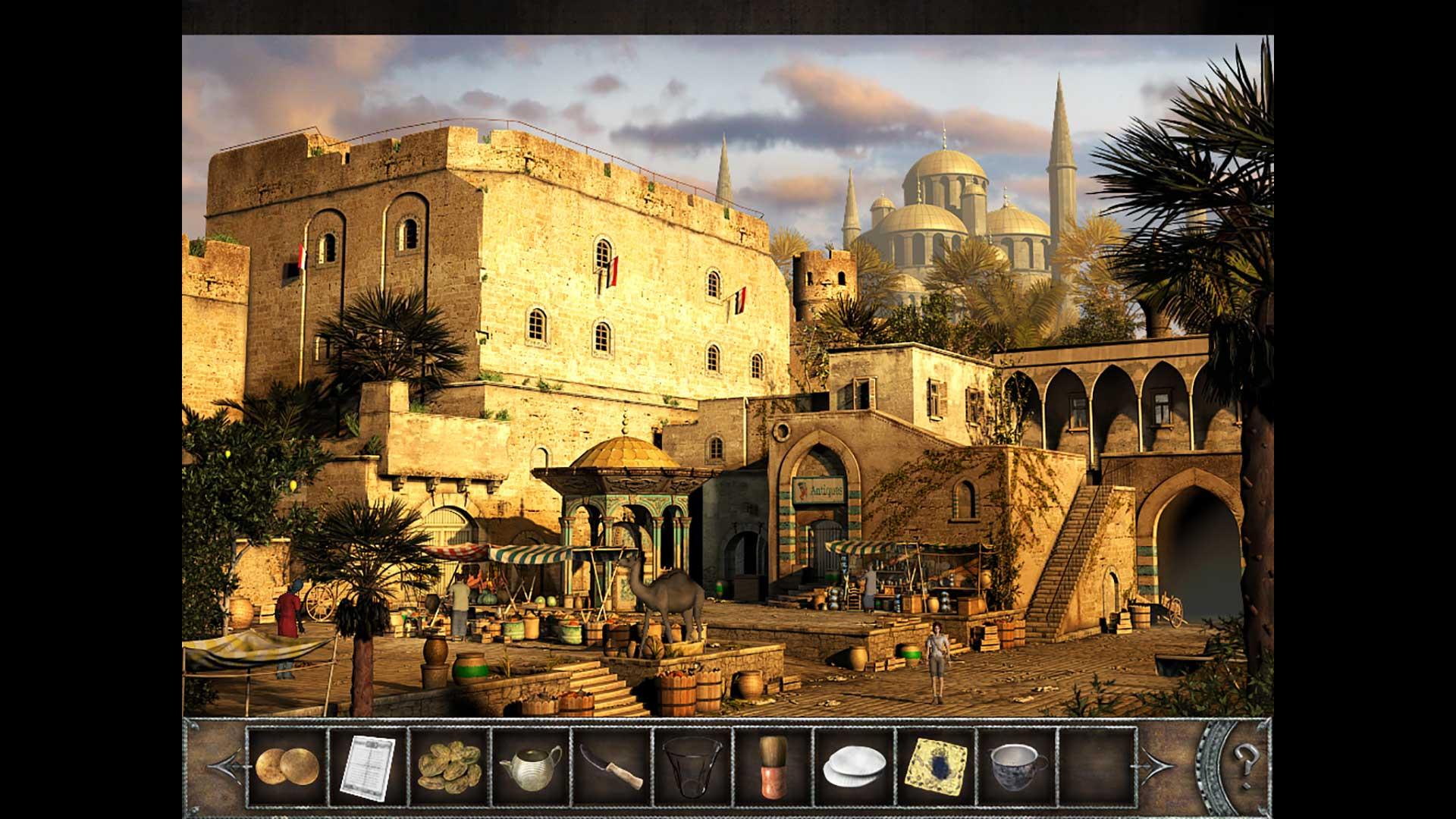Choose the white cotton pads
This screenshot has height=819, width=1456.
855,766
